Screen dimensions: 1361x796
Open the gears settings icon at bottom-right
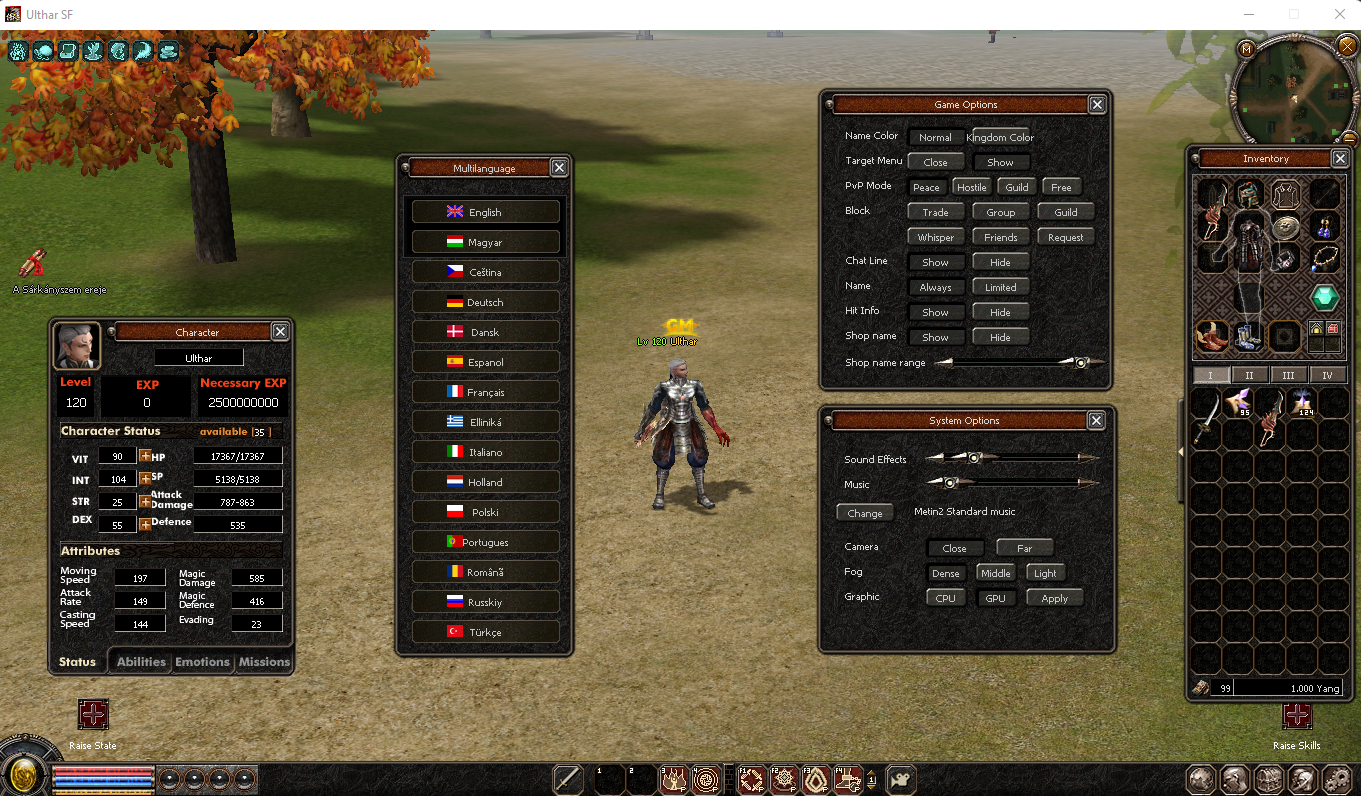[1336, 779]
